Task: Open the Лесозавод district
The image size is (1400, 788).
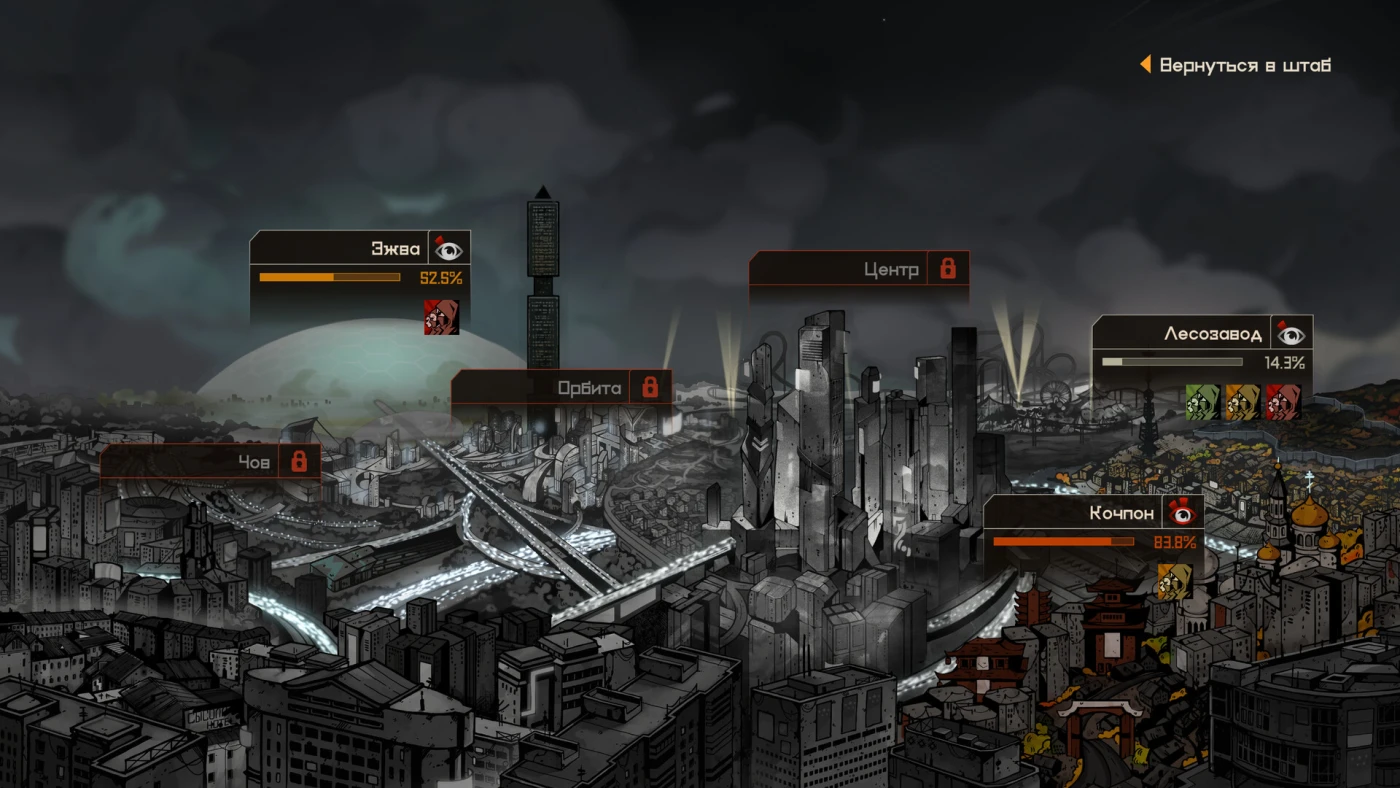Action: (x=1212, y=334)
